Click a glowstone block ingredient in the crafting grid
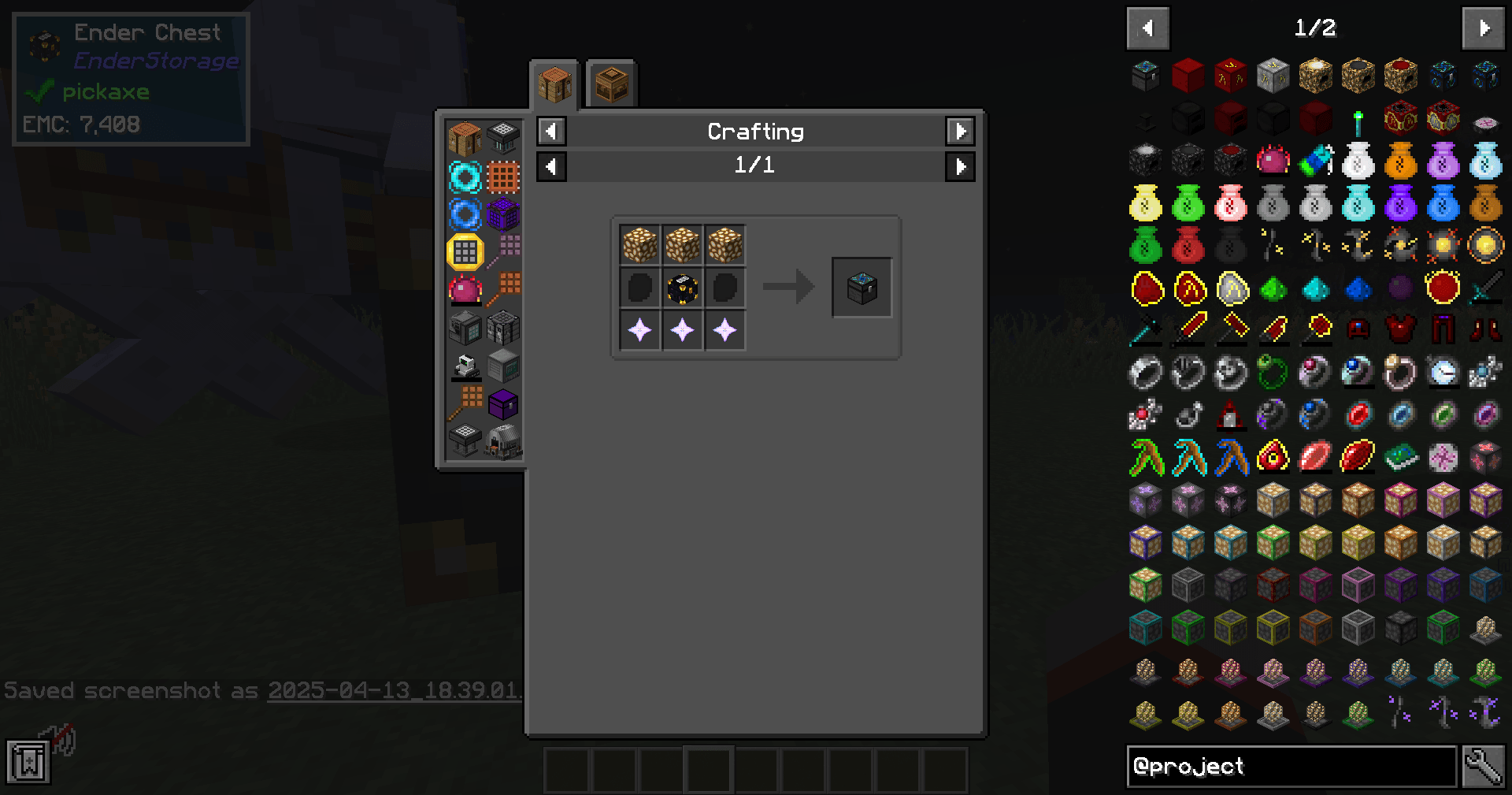The width and height of the screenshot is (1512, 795). pos(640,244)
